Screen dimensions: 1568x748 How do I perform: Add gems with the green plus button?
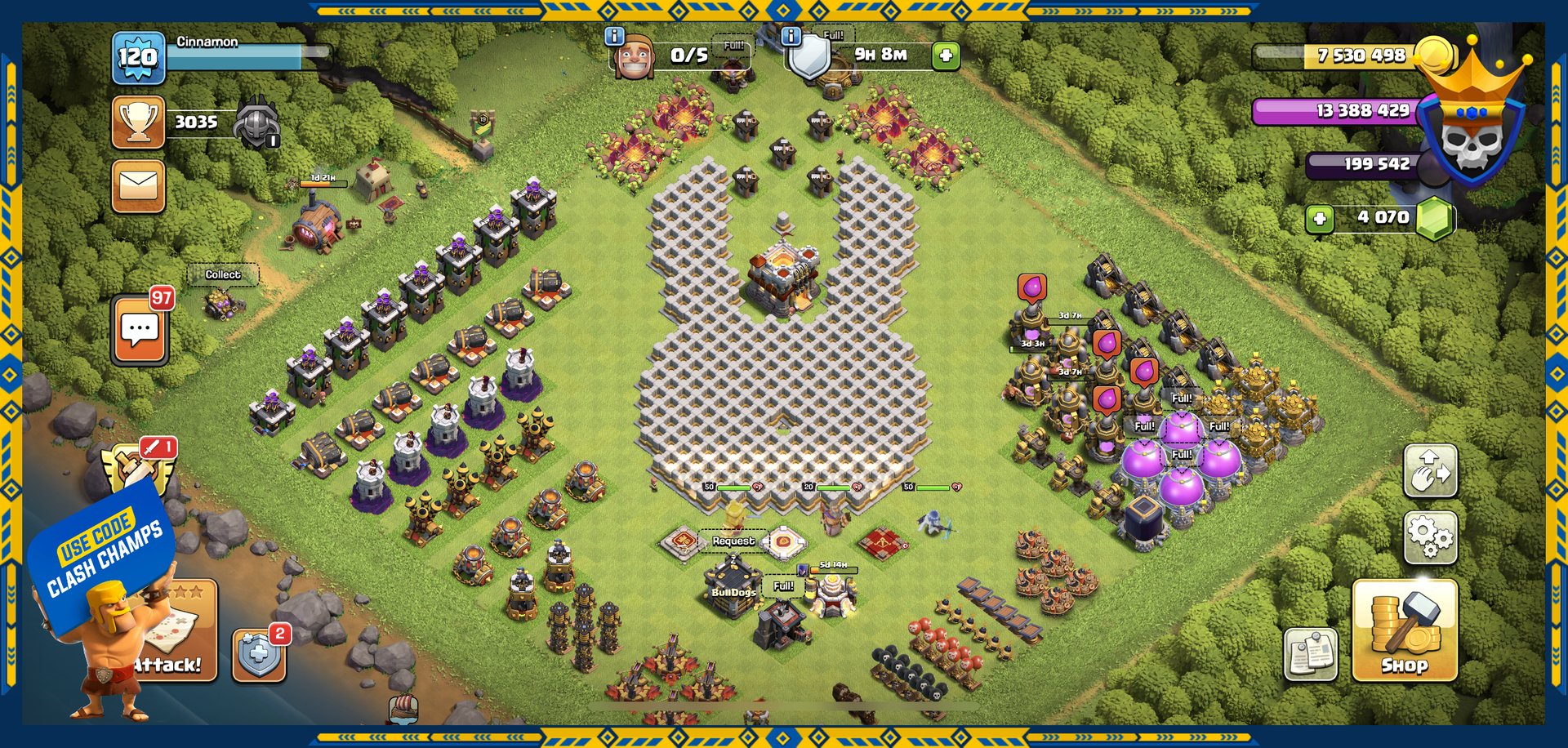pos(1320,219)
